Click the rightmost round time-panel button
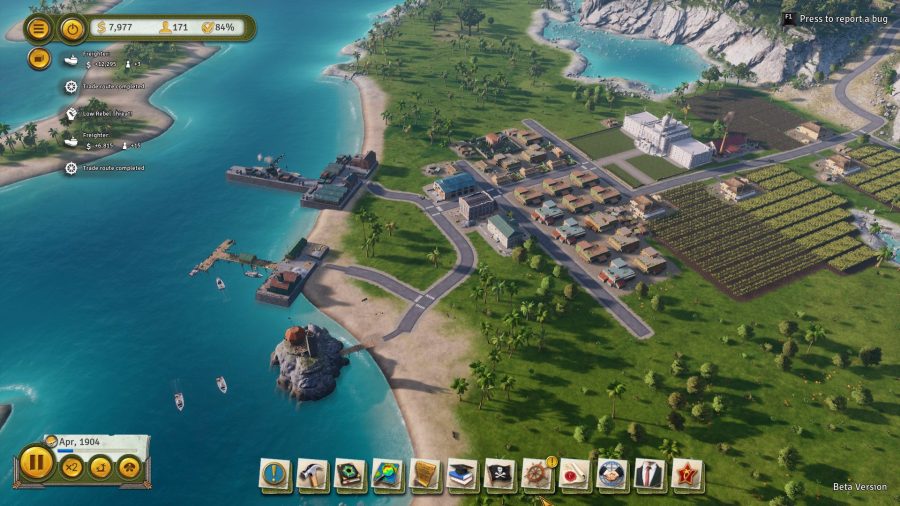This screenshot has height=506, width=900. point(130,467)
